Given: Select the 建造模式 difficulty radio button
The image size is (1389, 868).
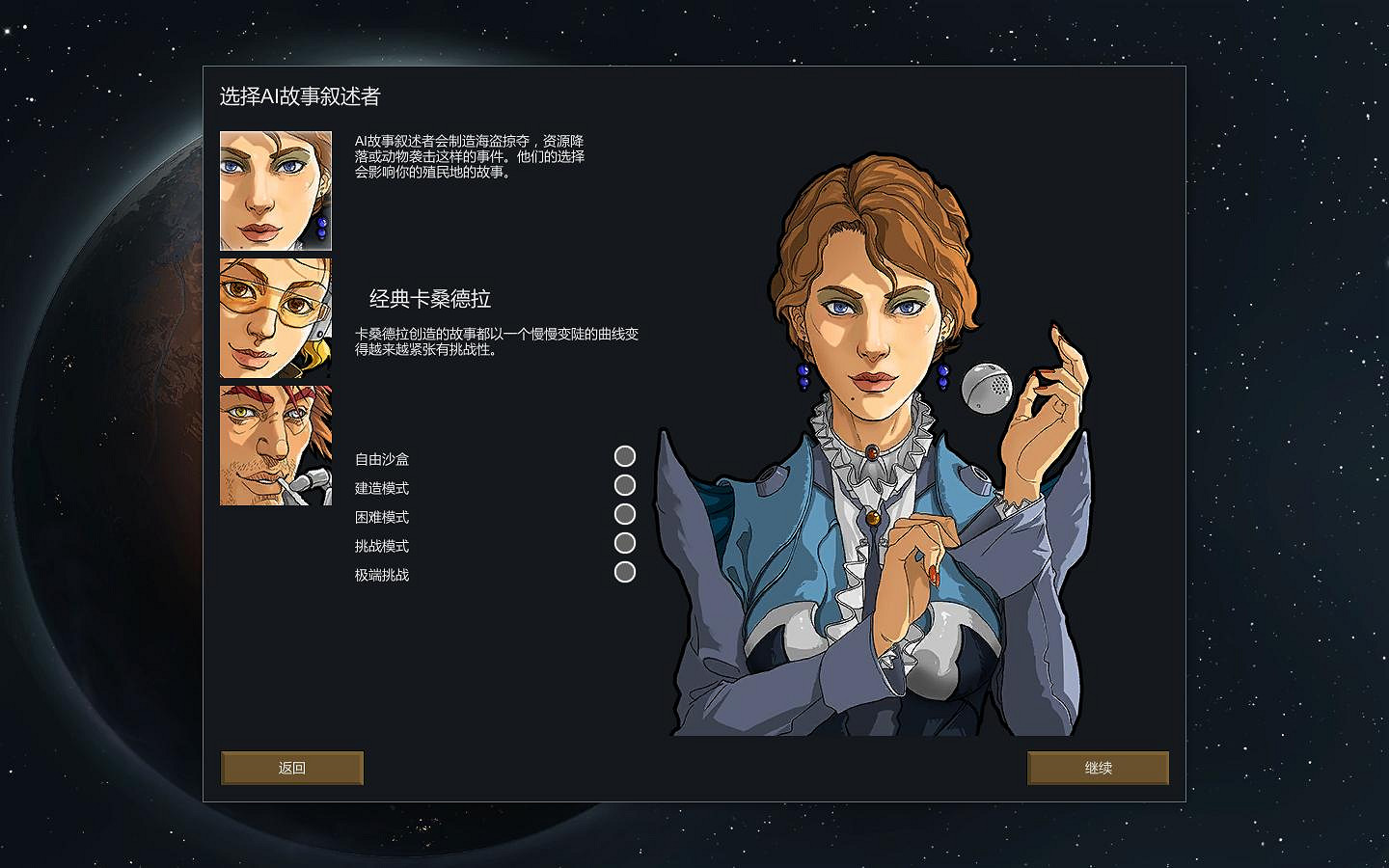Looking at the screenshot, I should (x=626, y=485).
